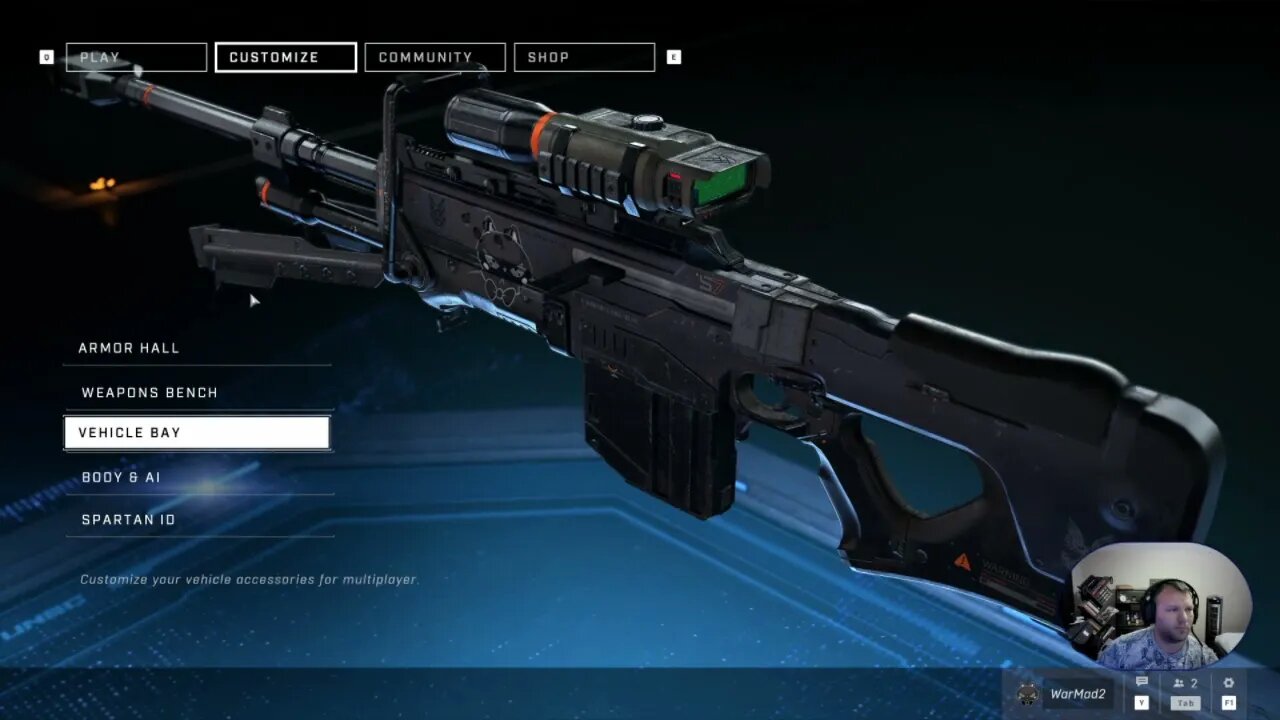Open the Community tab
Screen dimensions: 1280x720
pyautogui.click(x=434, y=57)
